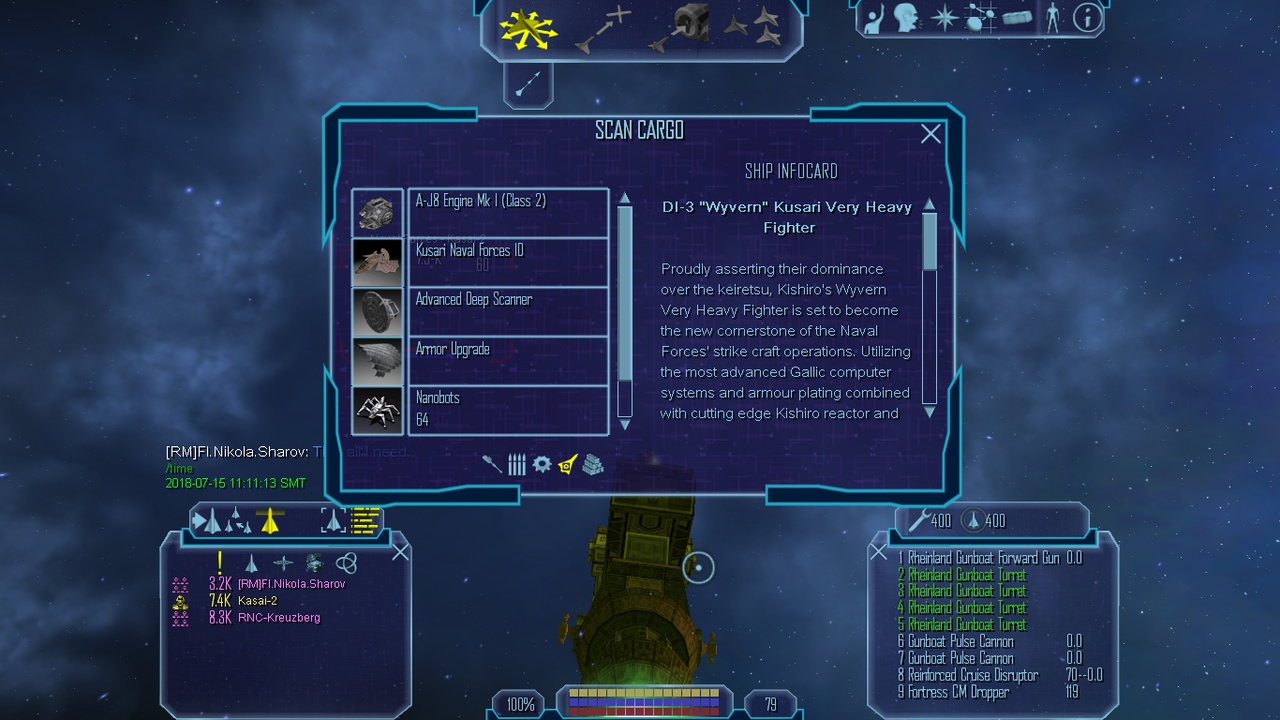The image size is (1280, 720).
Task: Open the chat talking-head icon
Action: coord(907,17)
